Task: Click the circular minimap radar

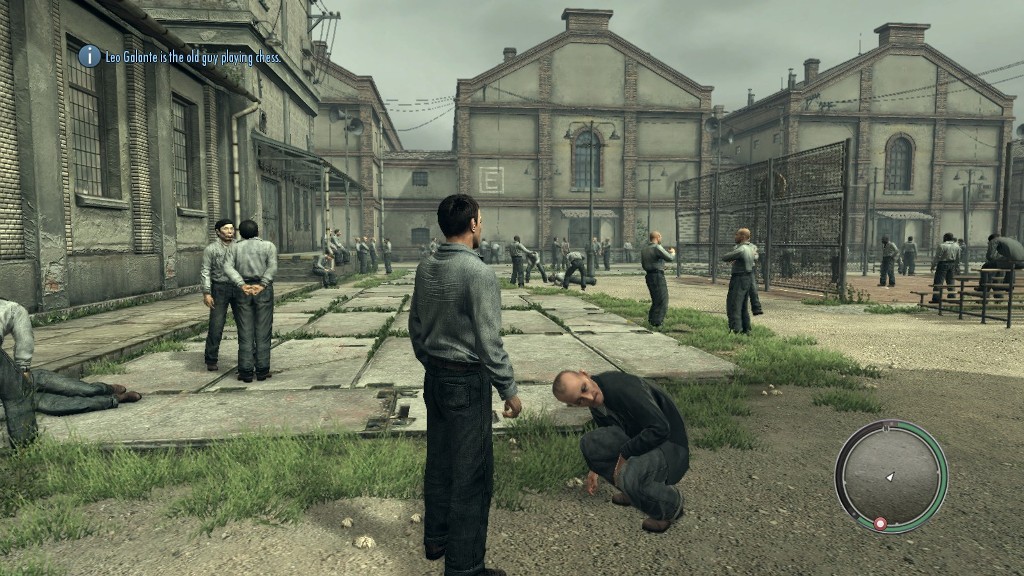Action: (890, 475)
